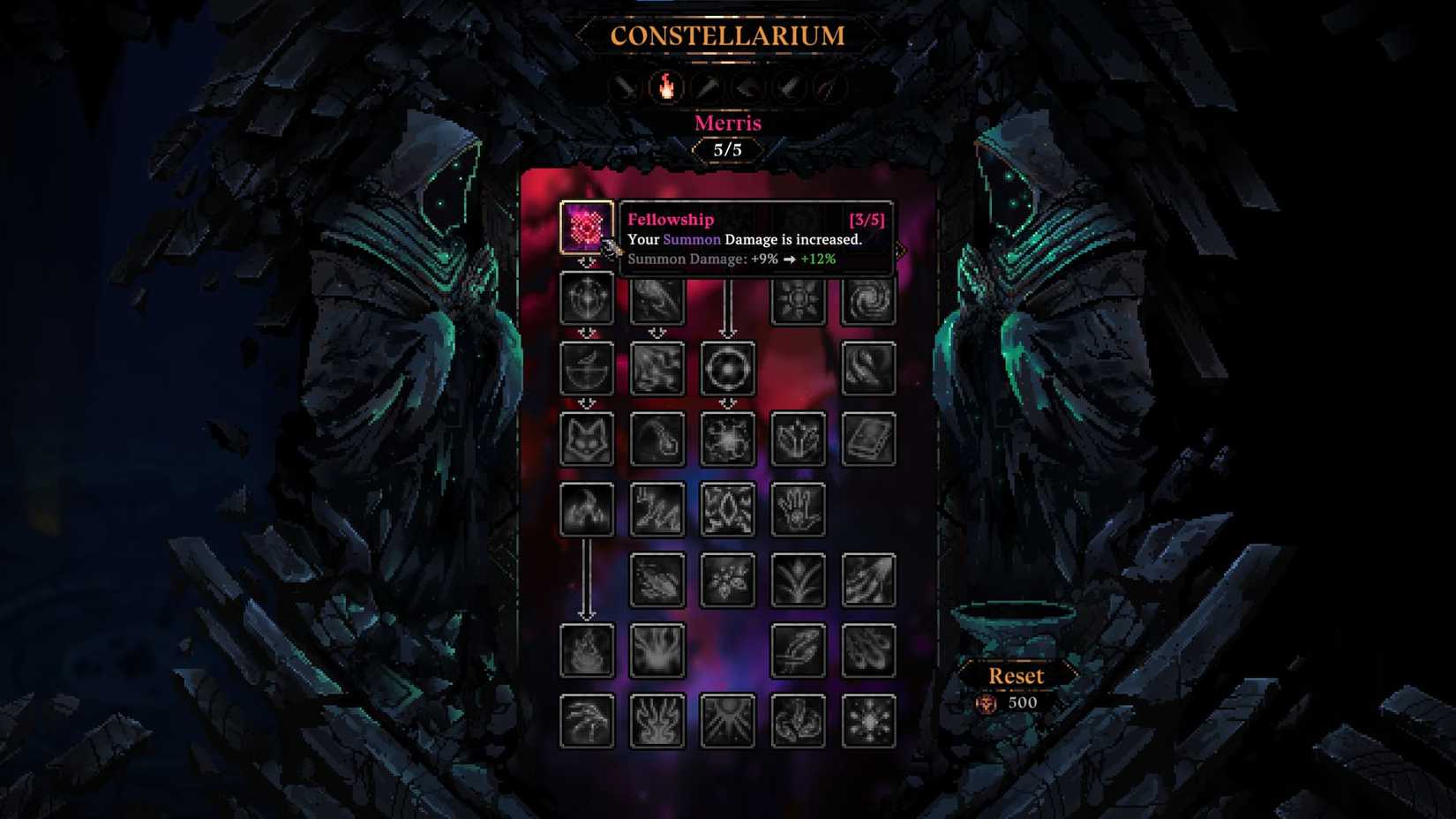Select the book skill node

coord(869,439)
